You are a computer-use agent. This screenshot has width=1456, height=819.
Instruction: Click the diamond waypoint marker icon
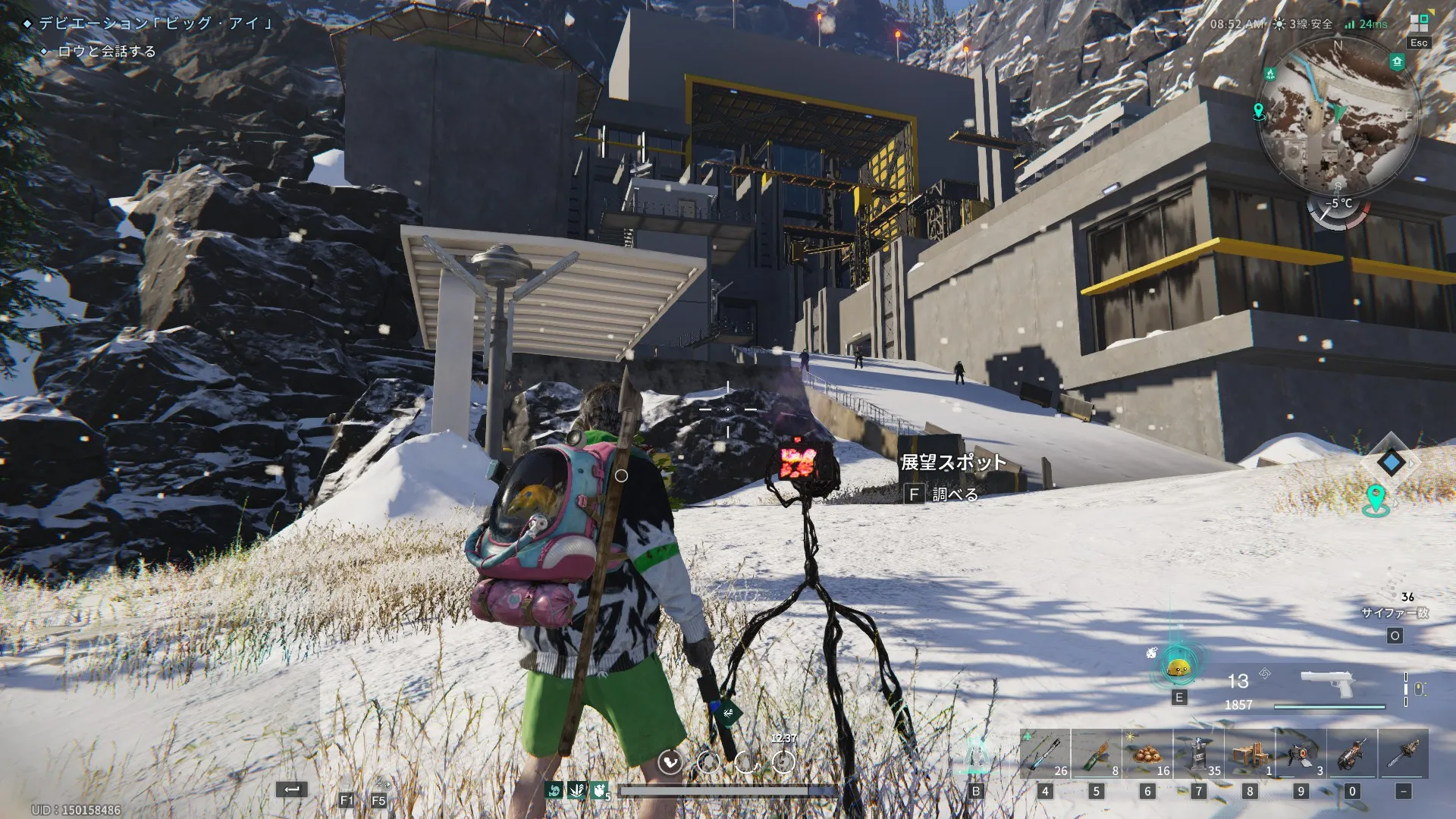click(1391, 462)
